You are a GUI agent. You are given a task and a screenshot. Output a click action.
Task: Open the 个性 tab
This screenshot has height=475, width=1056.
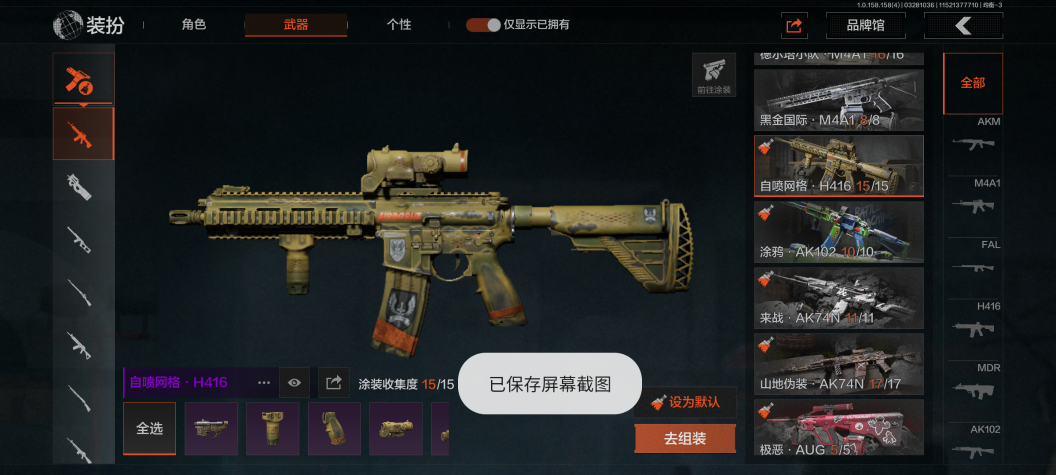[399, 25]
